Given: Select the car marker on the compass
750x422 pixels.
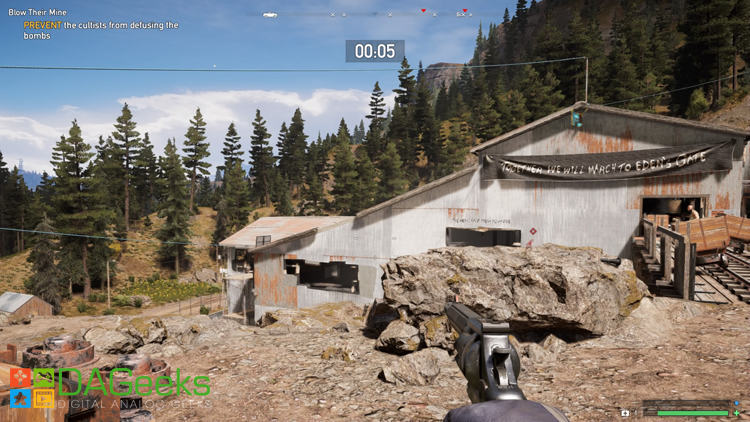Looking at the screenshot, I should coord(270,15).
